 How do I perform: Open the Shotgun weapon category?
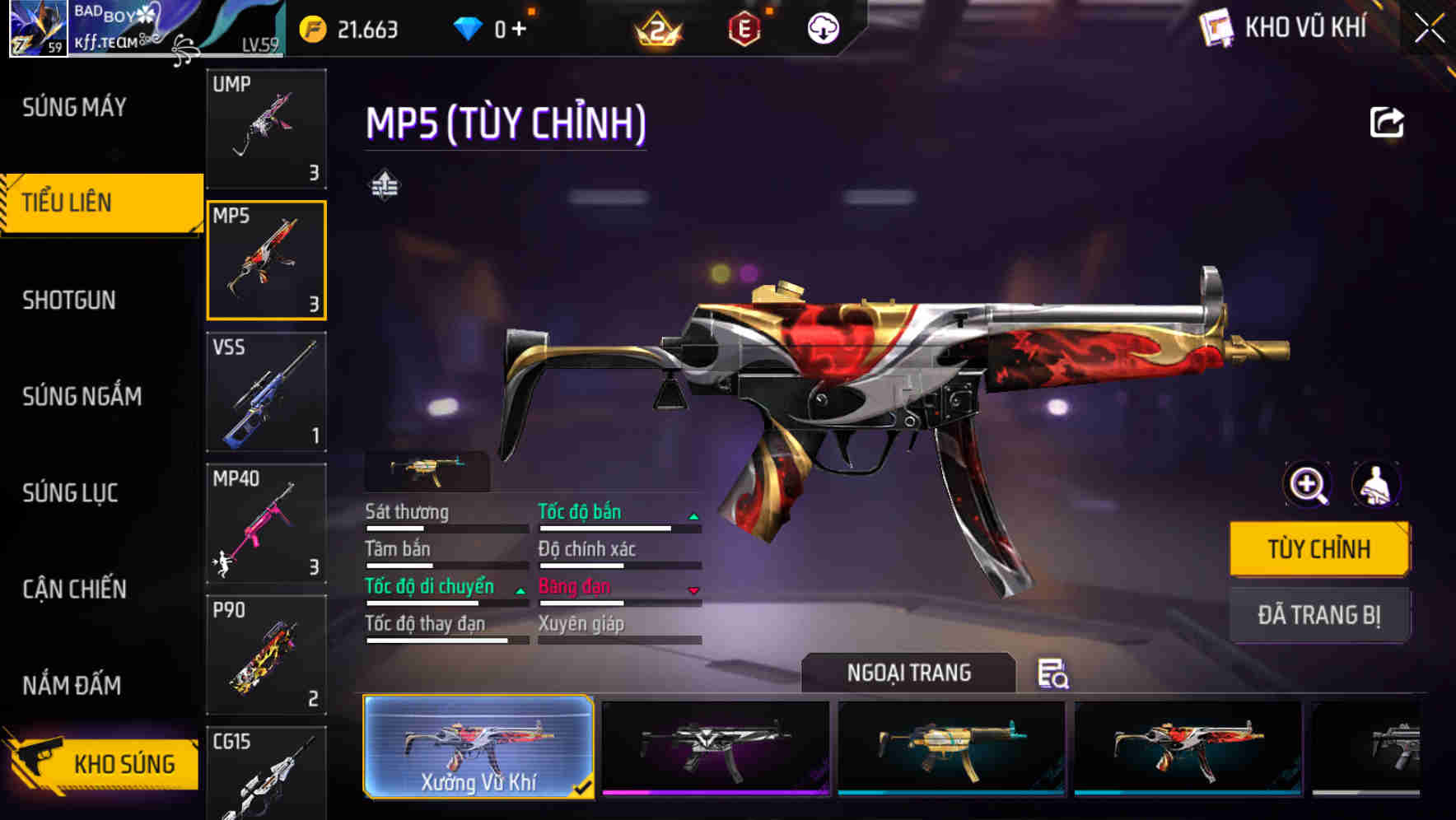pyautogui.click(x=69, y=301)
